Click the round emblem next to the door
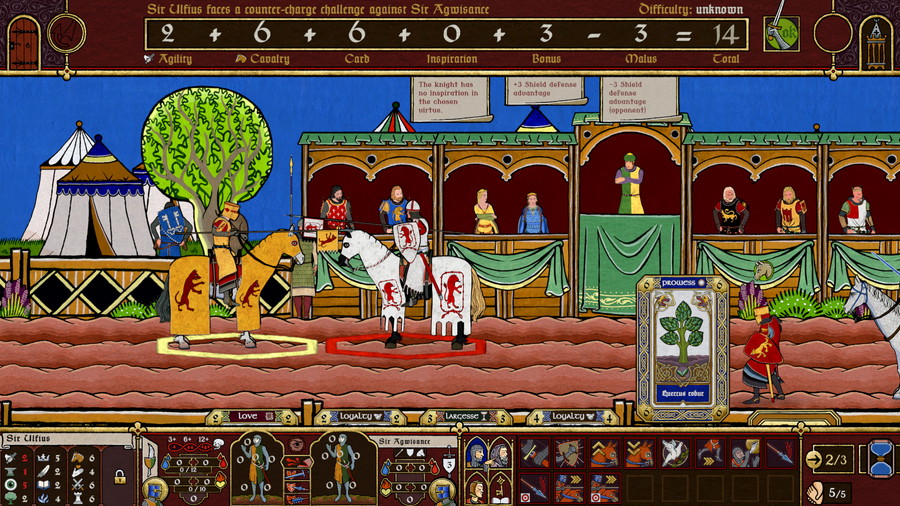The width and height of the screenshot is (900, 506). tap(67, 34)
